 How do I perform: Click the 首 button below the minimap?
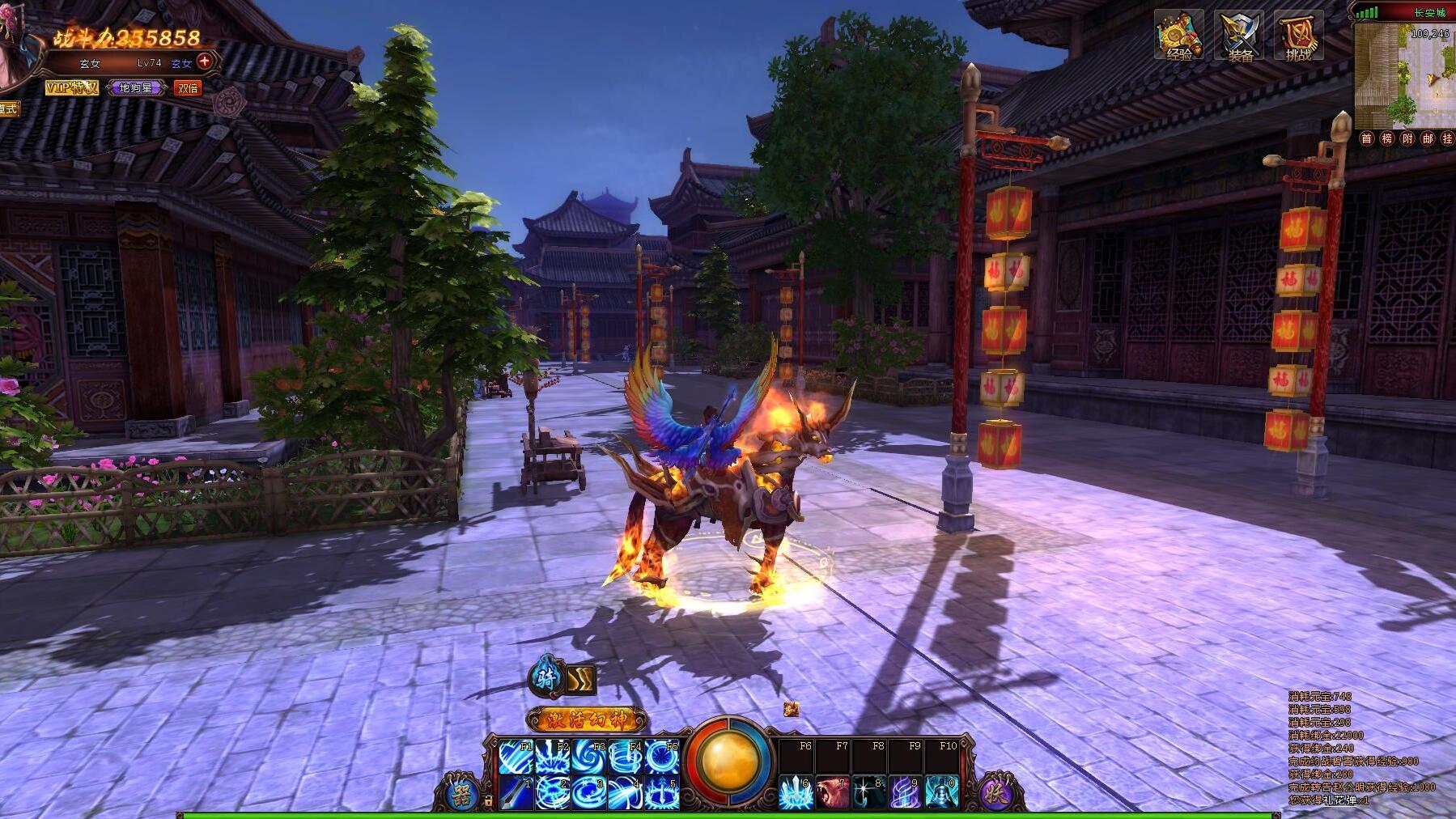click(x=1367, y=138)
